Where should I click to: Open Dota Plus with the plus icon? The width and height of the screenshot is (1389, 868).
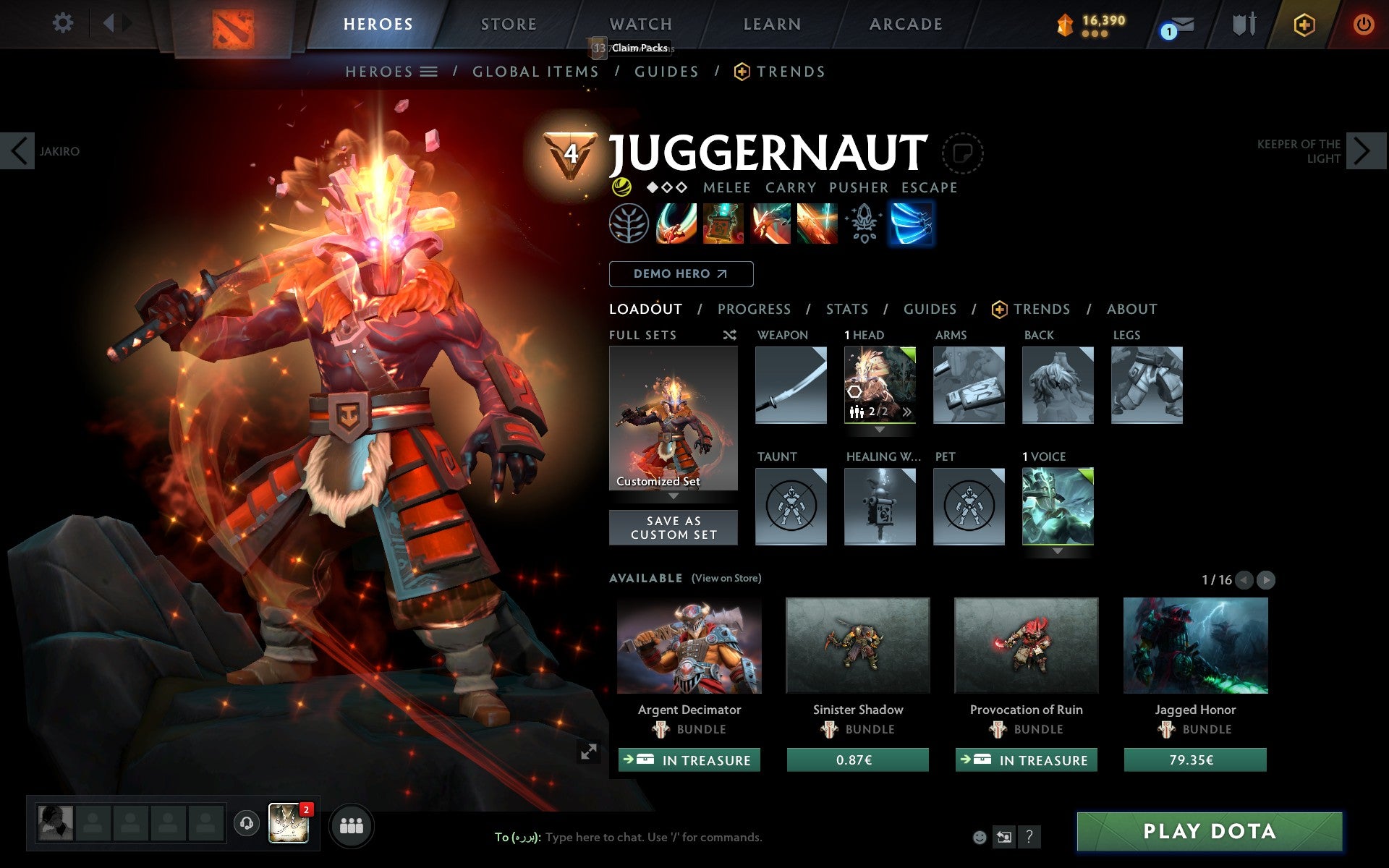1304,24
